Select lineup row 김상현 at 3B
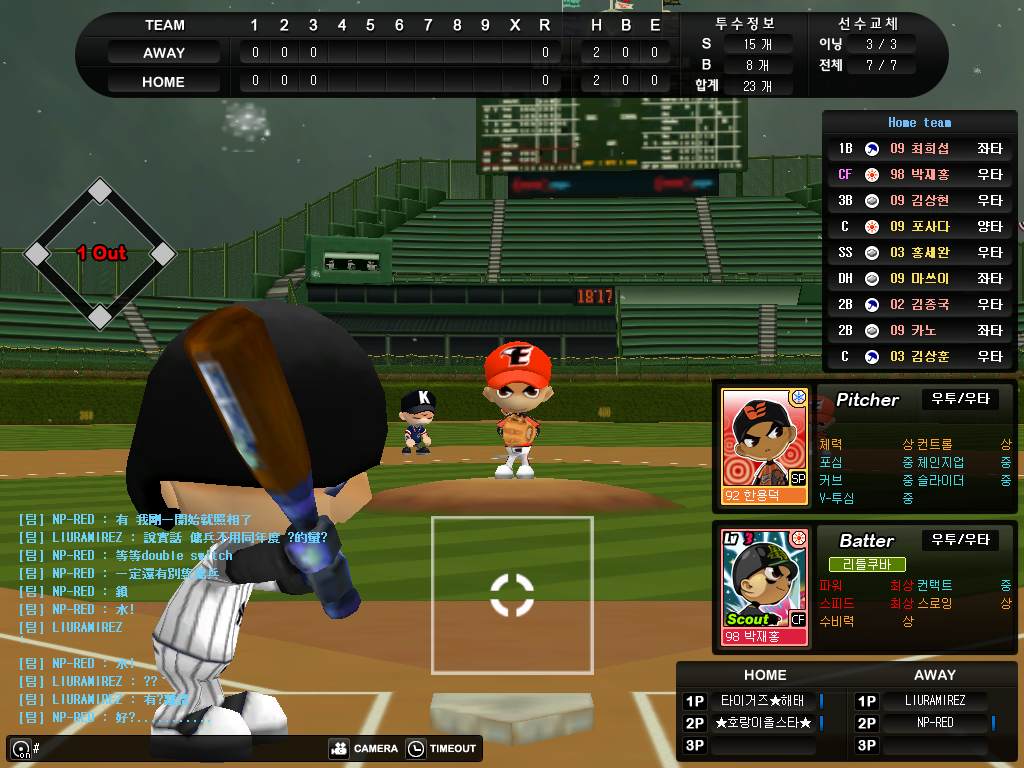The image size is (1024, 768). pyautogui.click(x=920, y=201)
